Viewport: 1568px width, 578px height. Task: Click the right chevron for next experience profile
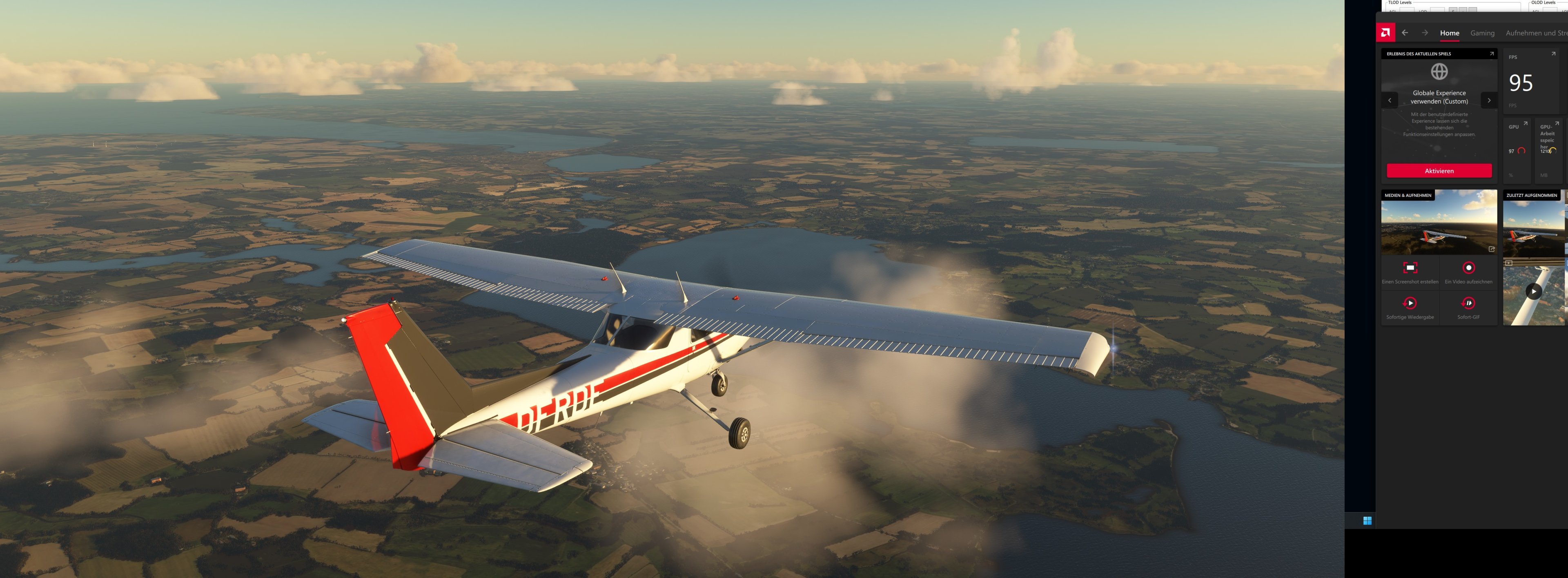pyautogui.click(x=1490, y=100)
